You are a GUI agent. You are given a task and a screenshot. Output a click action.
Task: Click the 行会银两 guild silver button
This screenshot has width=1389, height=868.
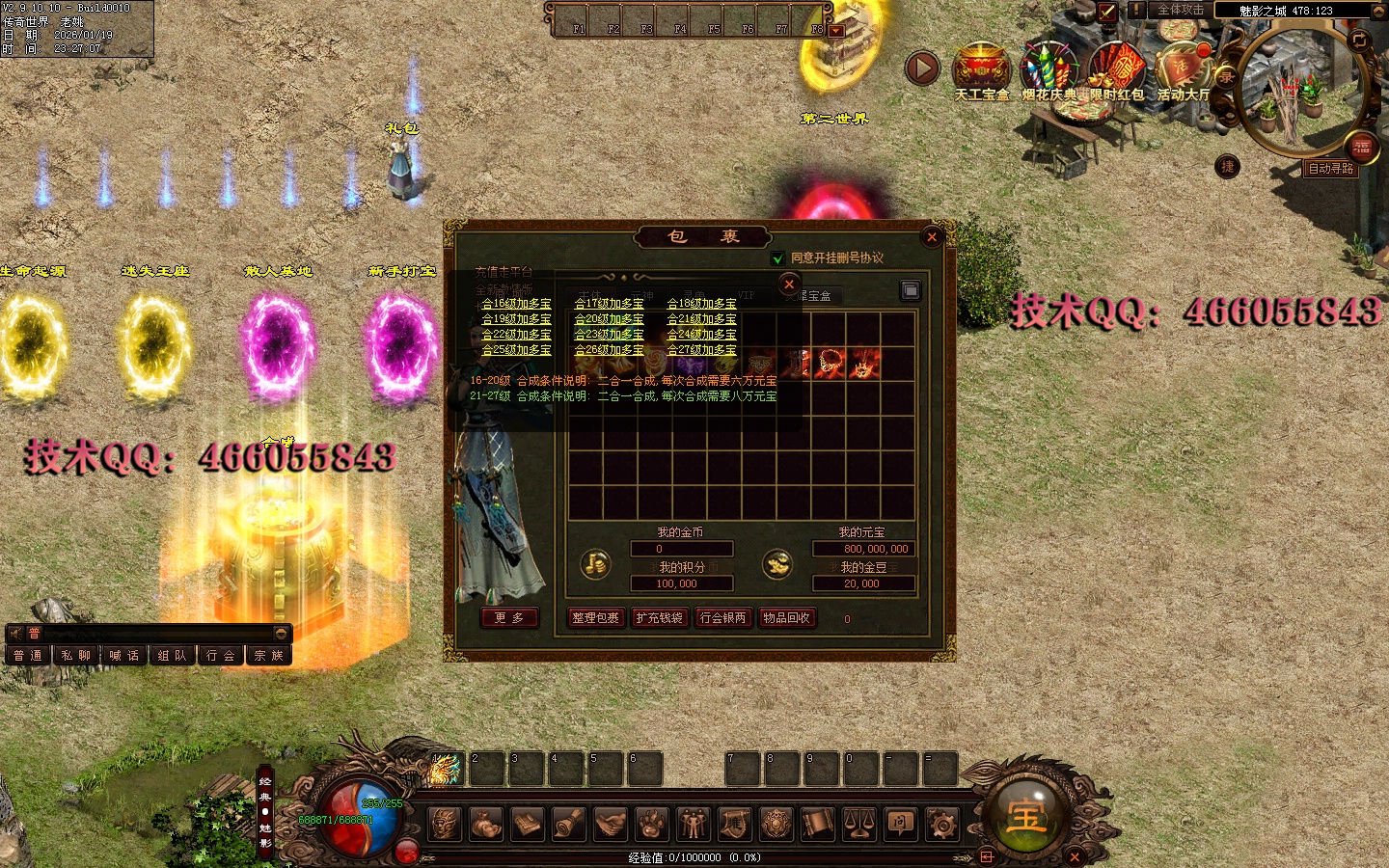coord(722,618)
